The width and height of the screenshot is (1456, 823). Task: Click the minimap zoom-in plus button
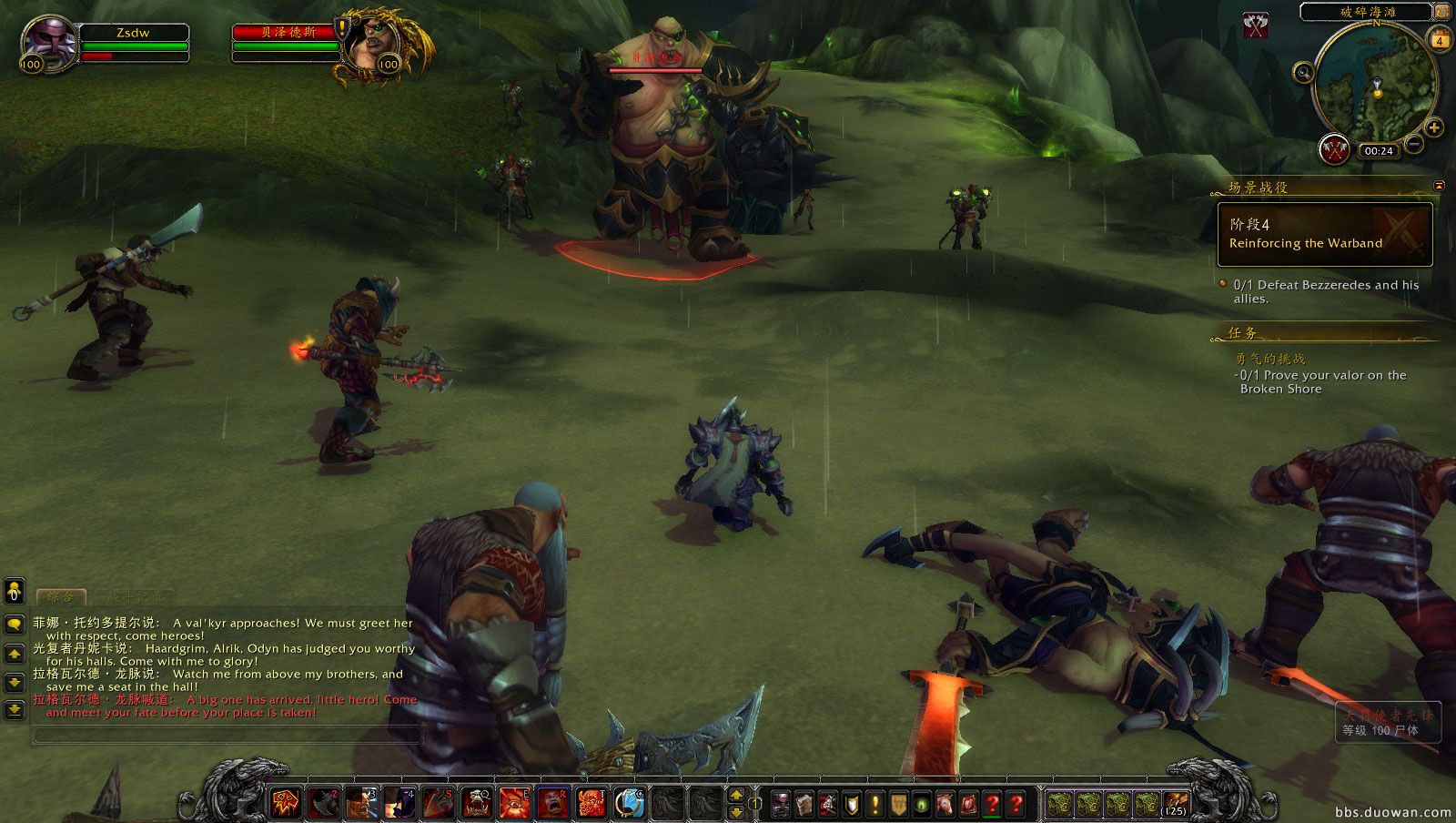point(1433,127)
